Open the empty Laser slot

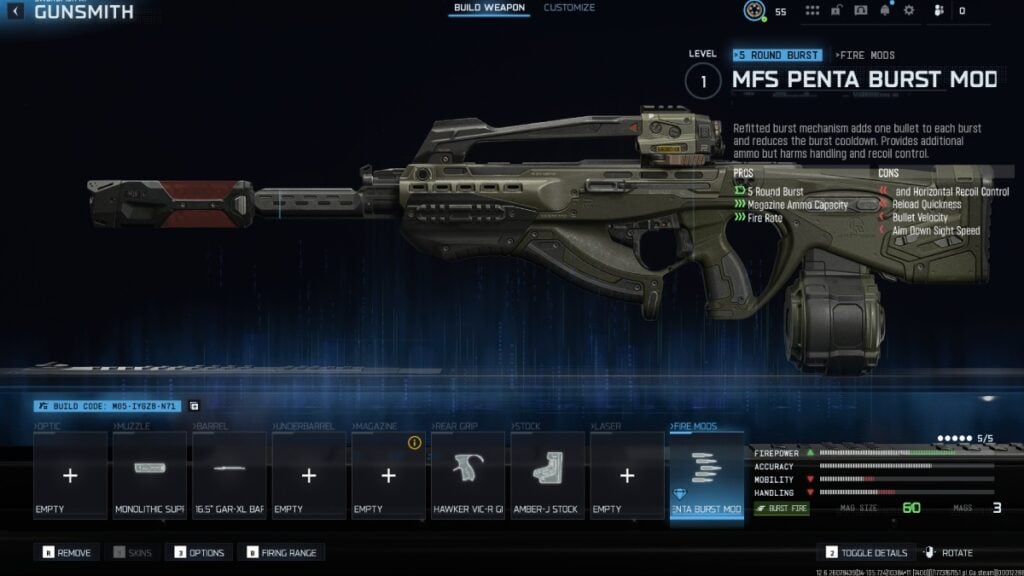pyautogui.click(x=627, y=475)
